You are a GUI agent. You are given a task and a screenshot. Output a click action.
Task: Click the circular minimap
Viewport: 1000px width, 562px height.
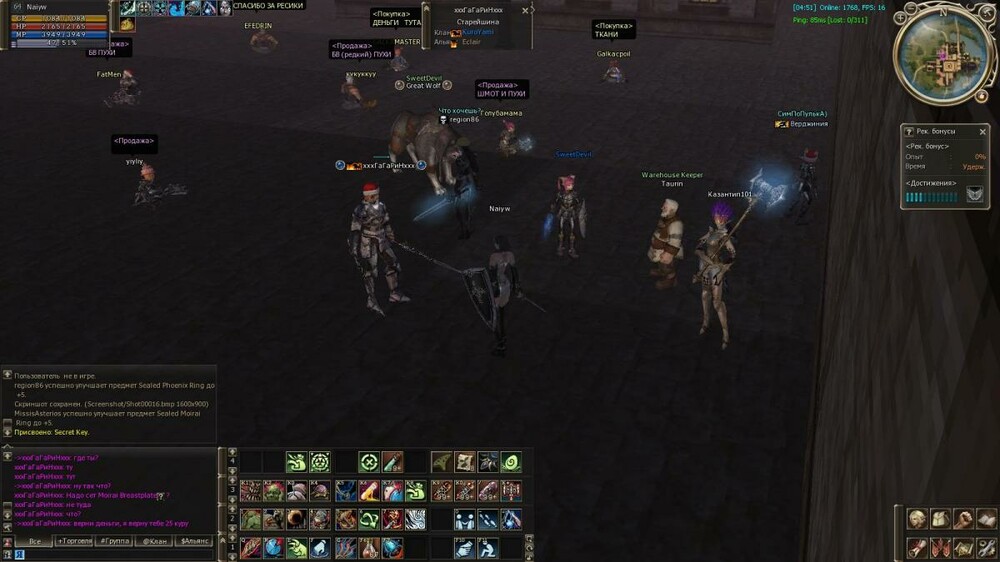tap(944, 56)
